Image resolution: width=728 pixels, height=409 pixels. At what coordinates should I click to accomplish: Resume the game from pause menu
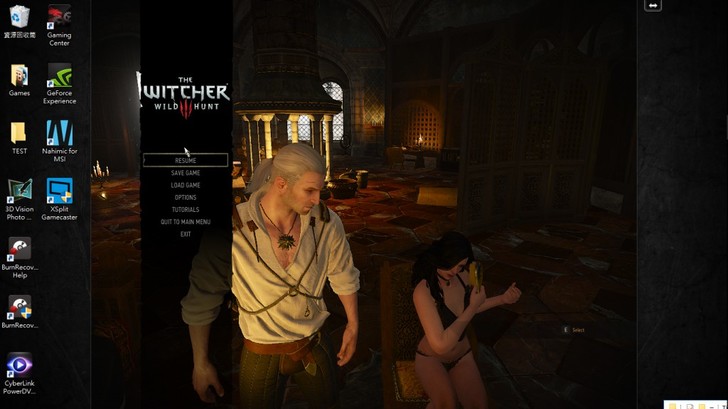[185, 160]
